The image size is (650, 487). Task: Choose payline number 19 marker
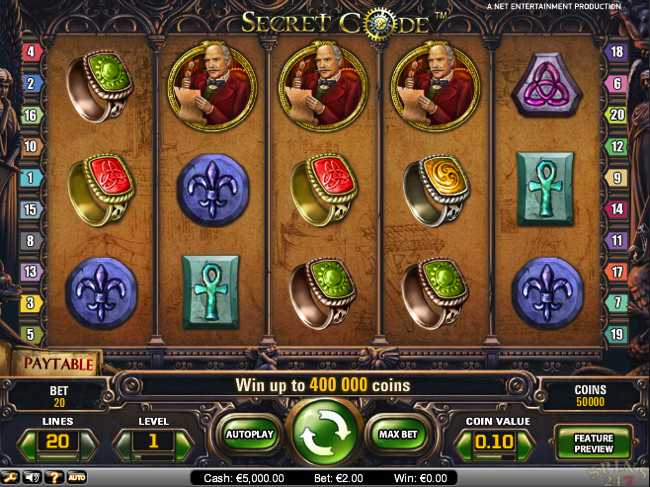618,334
